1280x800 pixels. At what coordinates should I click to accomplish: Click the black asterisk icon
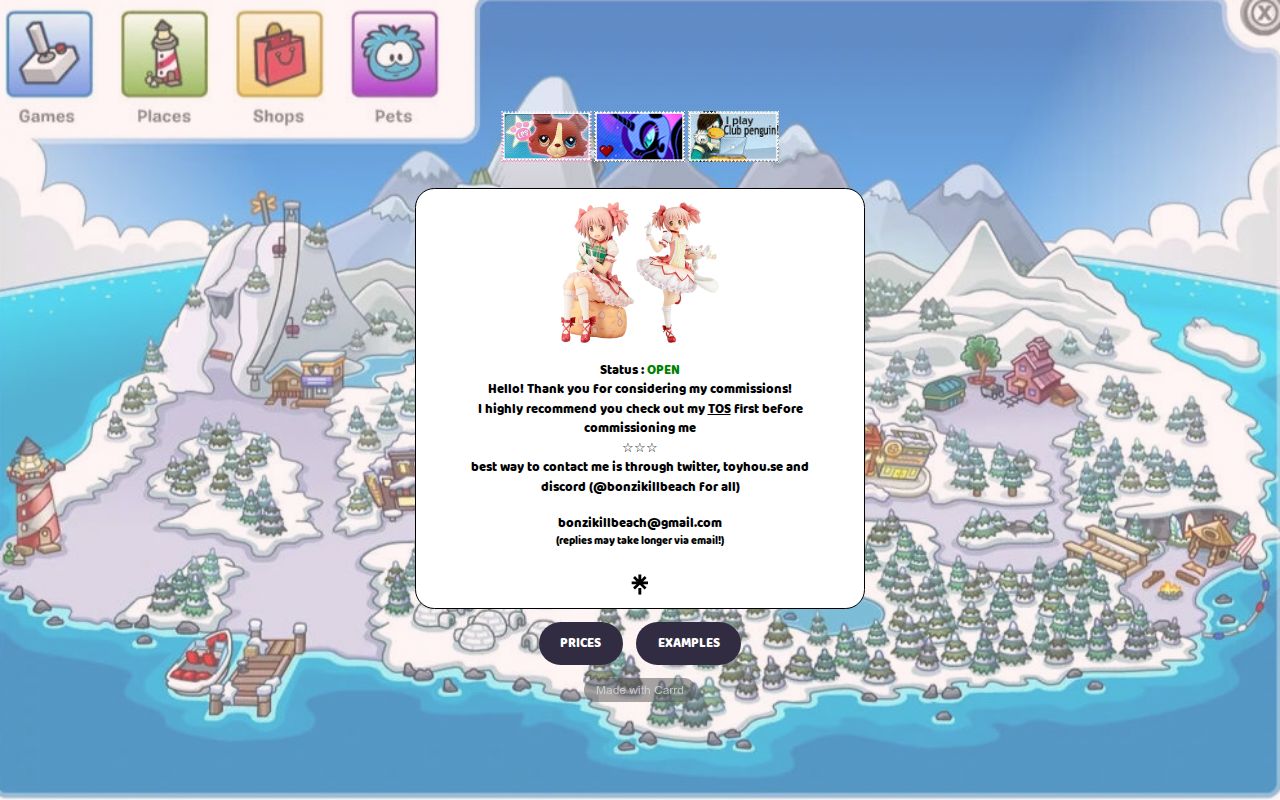point(640,584)
